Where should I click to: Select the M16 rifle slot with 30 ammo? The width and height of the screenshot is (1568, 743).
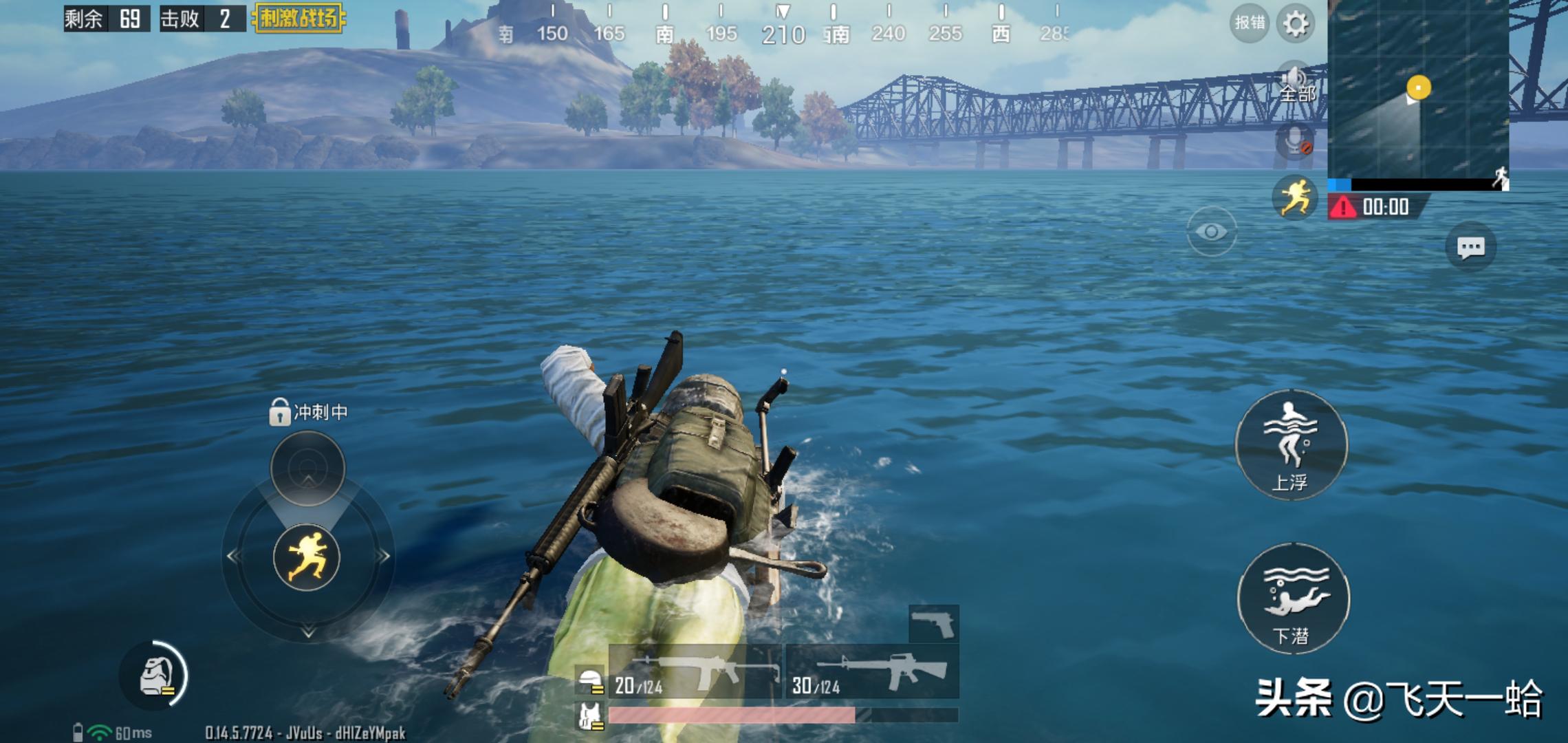pyautogui.click(x=872, y=672)
